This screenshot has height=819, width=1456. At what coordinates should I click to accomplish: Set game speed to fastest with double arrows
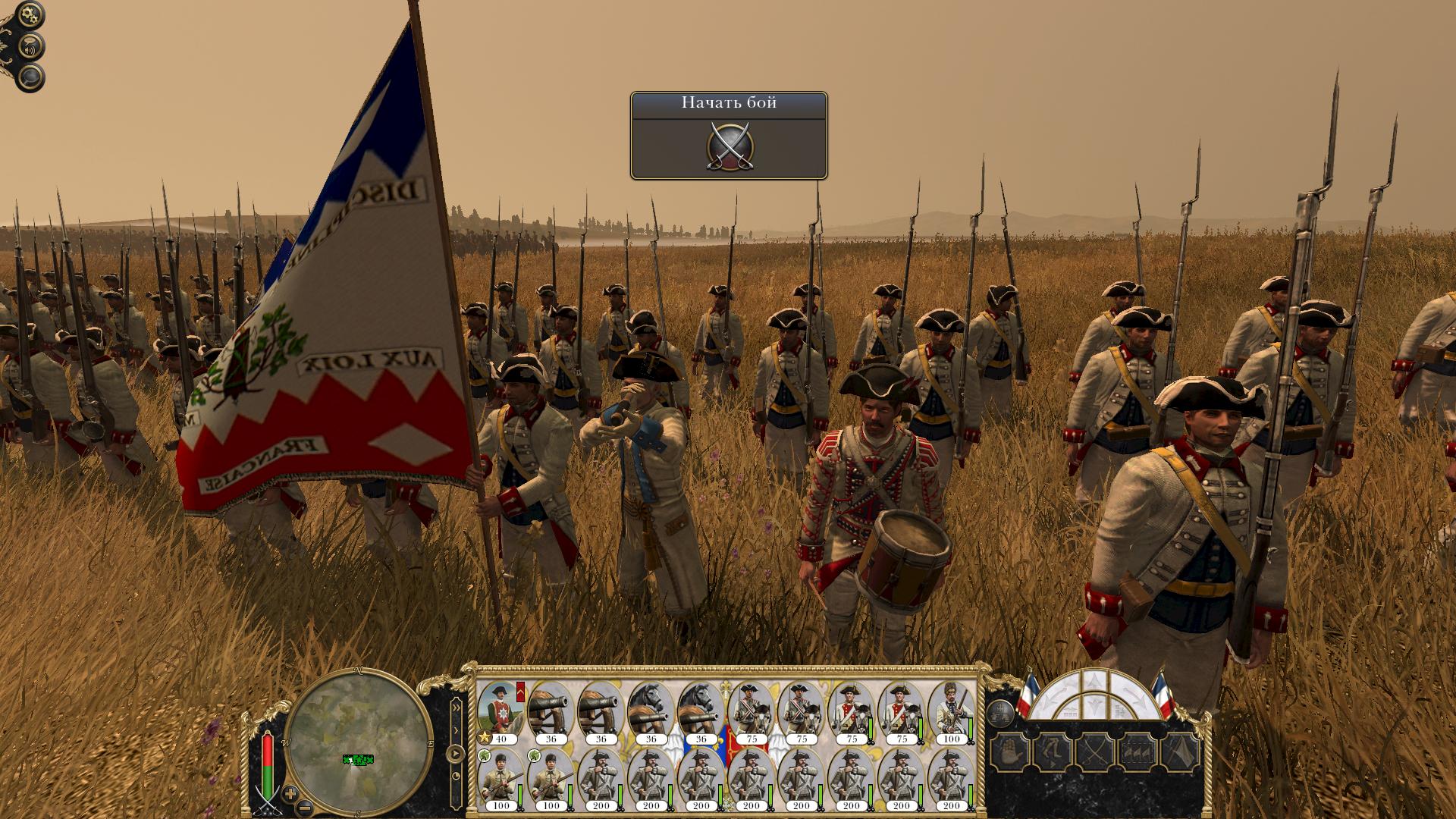coord(457,707)
